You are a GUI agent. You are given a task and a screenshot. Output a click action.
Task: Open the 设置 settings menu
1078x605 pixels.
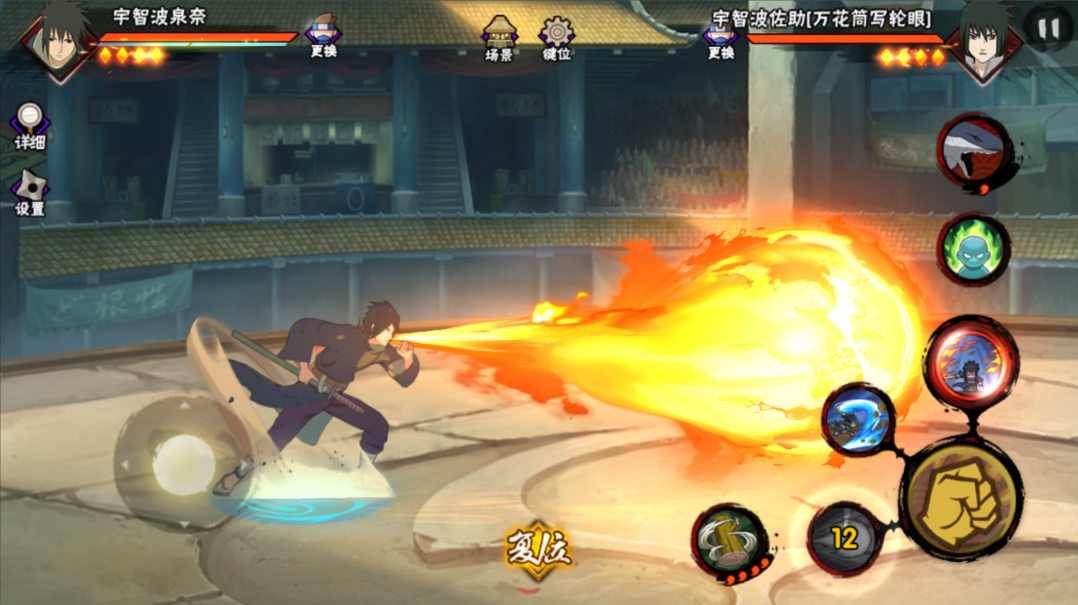[x=30, y=193]
